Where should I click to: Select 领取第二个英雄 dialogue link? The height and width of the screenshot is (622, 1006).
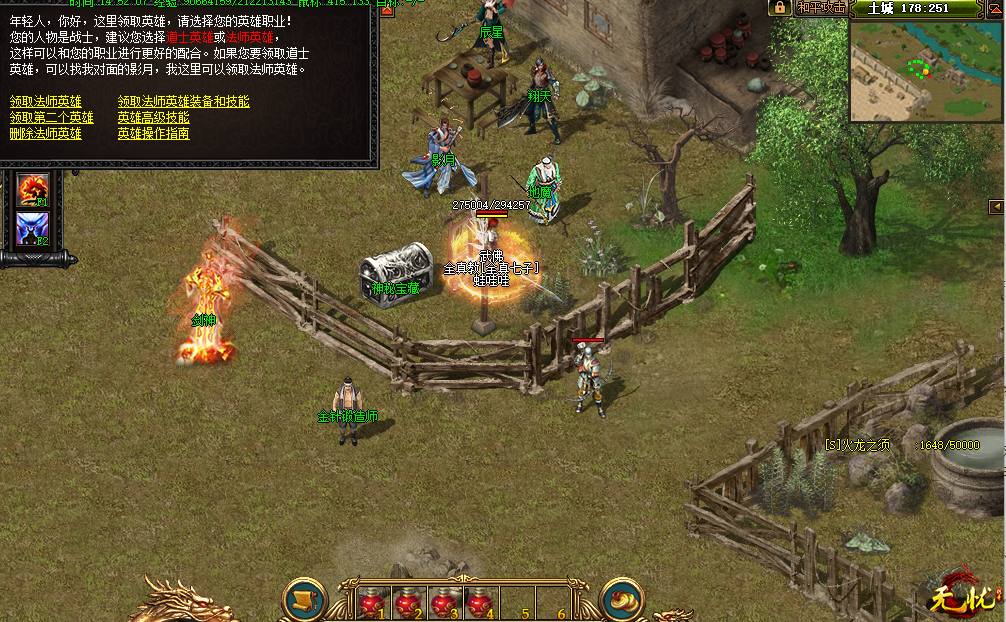(x=52, y=118)
